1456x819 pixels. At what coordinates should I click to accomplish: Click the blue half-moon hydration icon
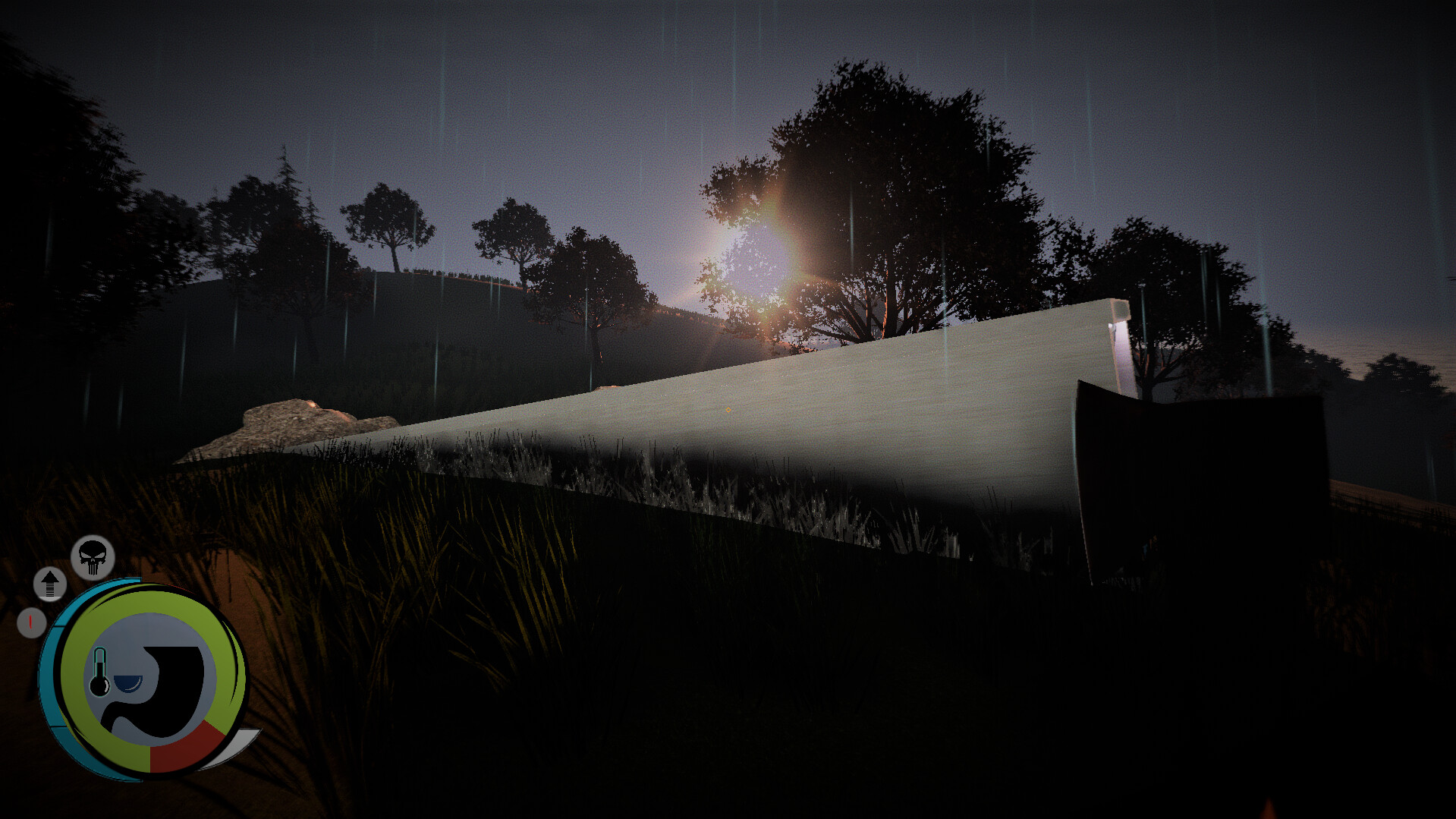[x=127, y=682]
